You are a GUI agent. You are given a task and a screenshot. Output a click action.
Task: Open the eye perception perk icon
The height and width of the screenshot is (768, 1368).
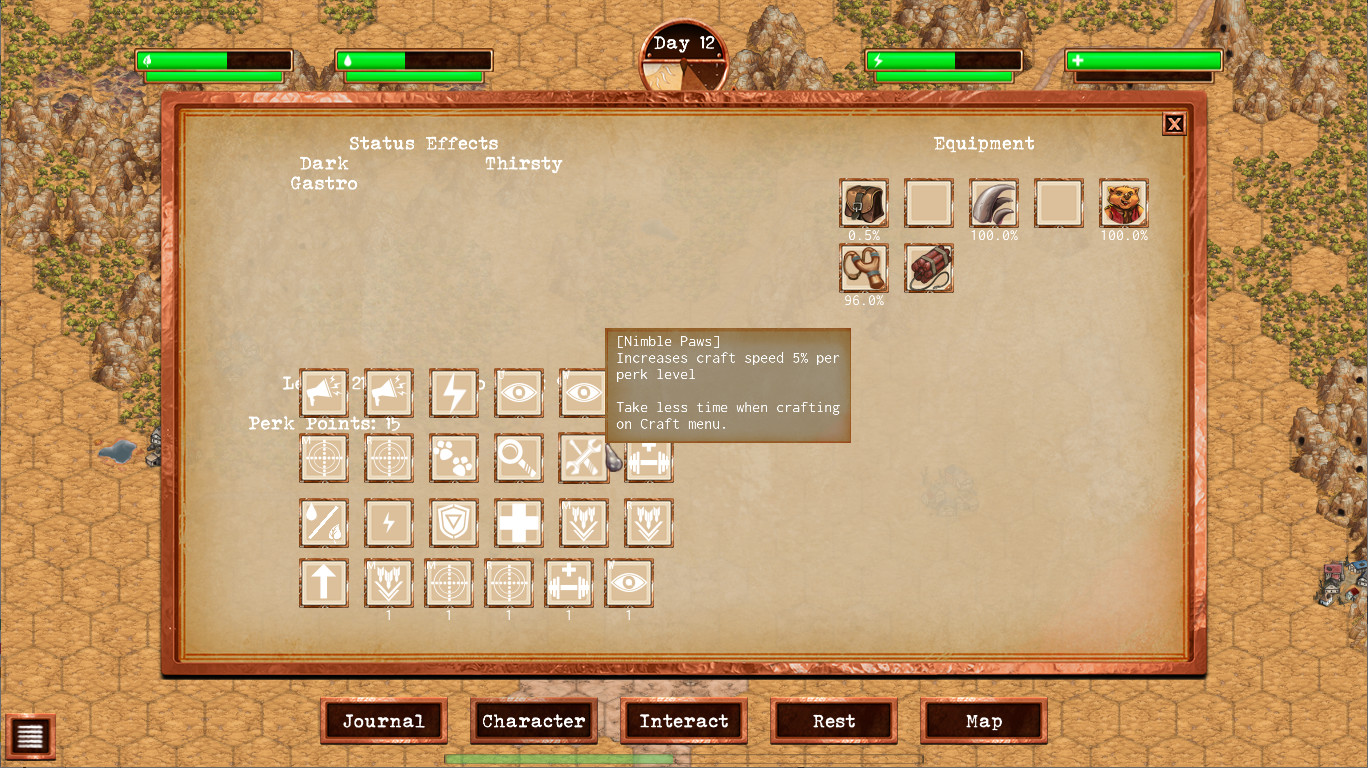pos(518,393)
